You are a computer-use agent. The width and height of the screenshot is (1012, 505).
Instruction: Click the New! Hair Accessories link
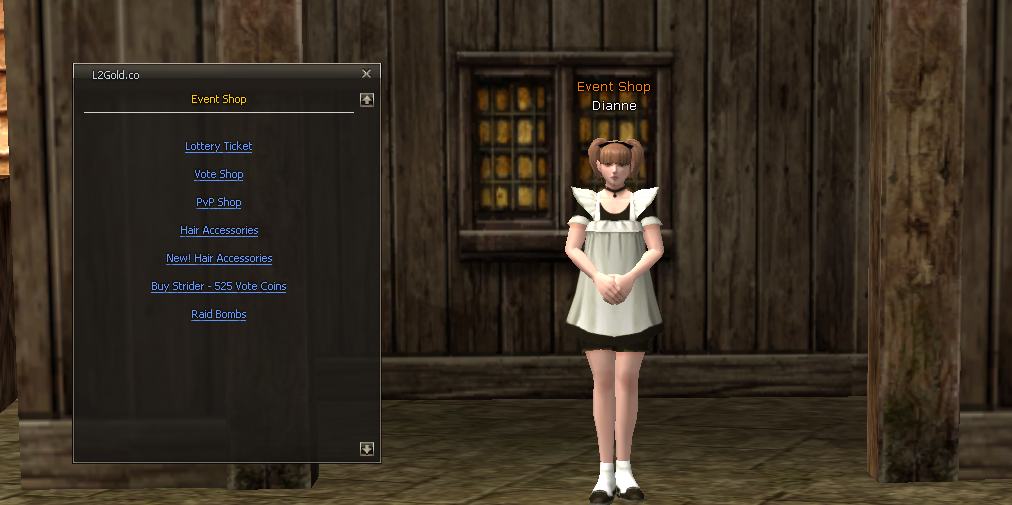(x=218, y=258)
